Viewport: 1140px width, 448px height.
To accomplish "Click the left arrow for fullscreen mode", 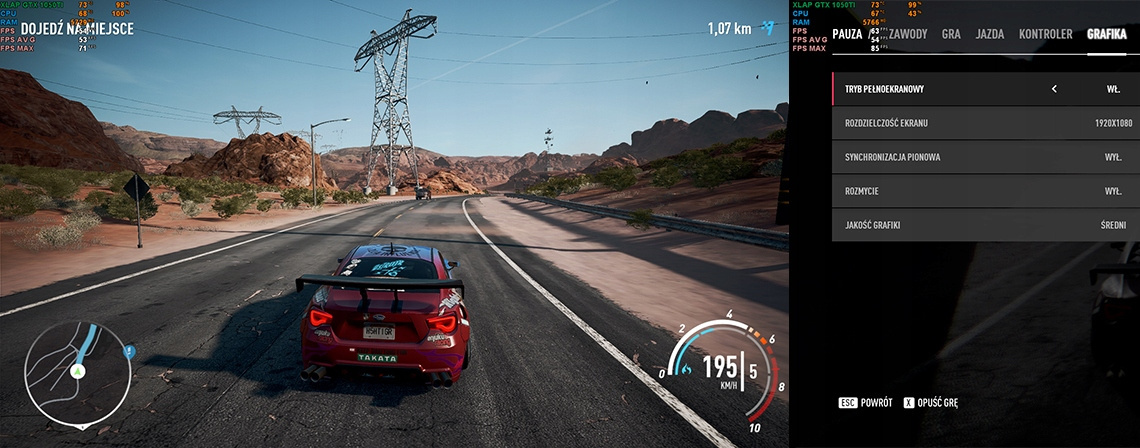I will (x=1054, y=89).
